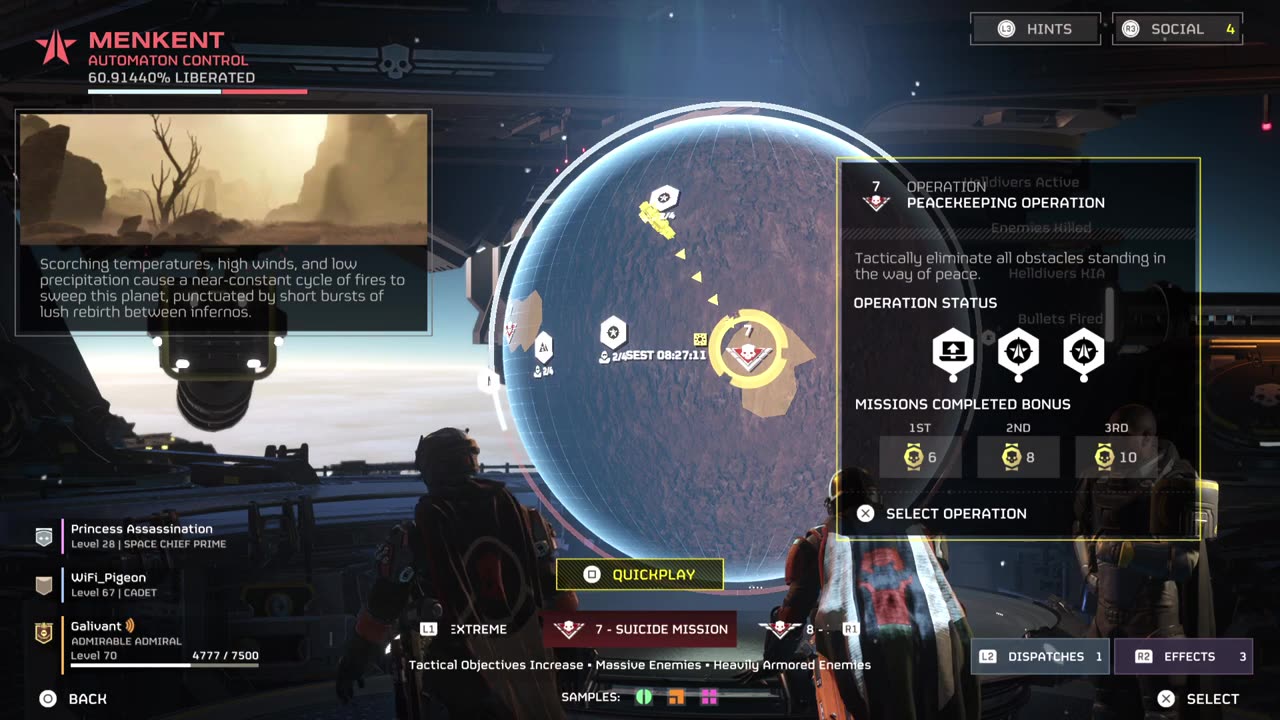Open the Menkent planet biome thumbnail
1280x720 pixels.
pos(224,179)
